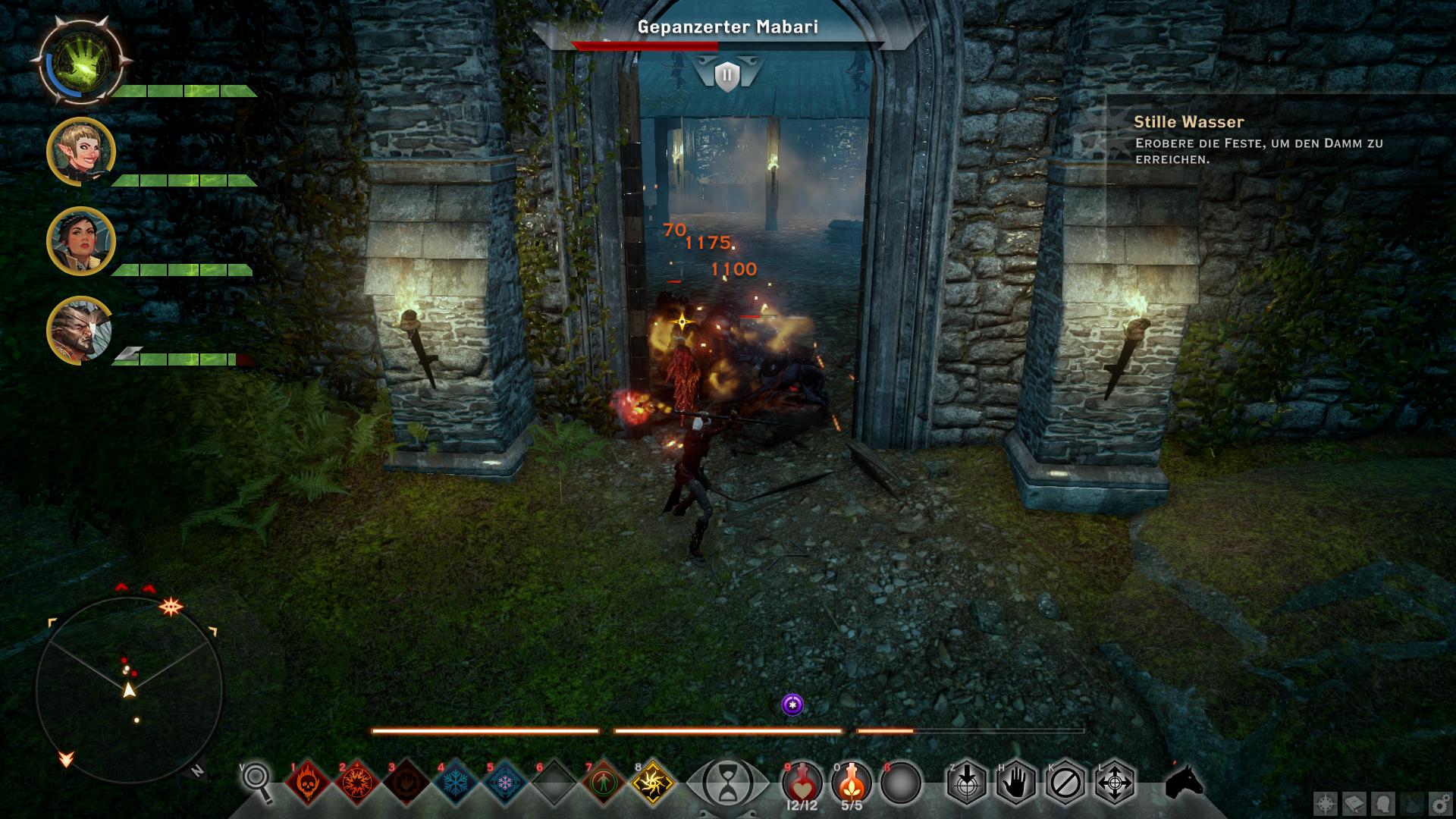Activate the frost ability in slot 5
Image resolution: width=1456 pixels, height=819 pixels.
(505, 781)
